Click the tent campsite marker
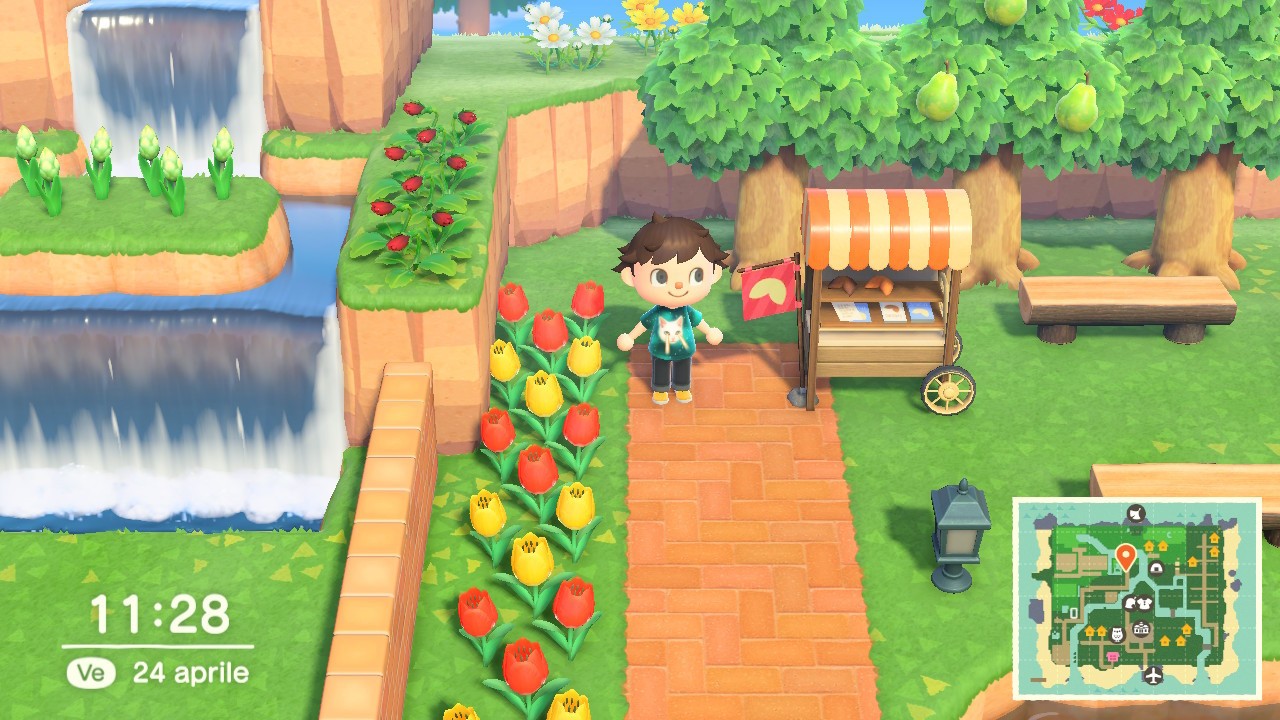Screen dimensions: 1280x720 coord(1157,568)
